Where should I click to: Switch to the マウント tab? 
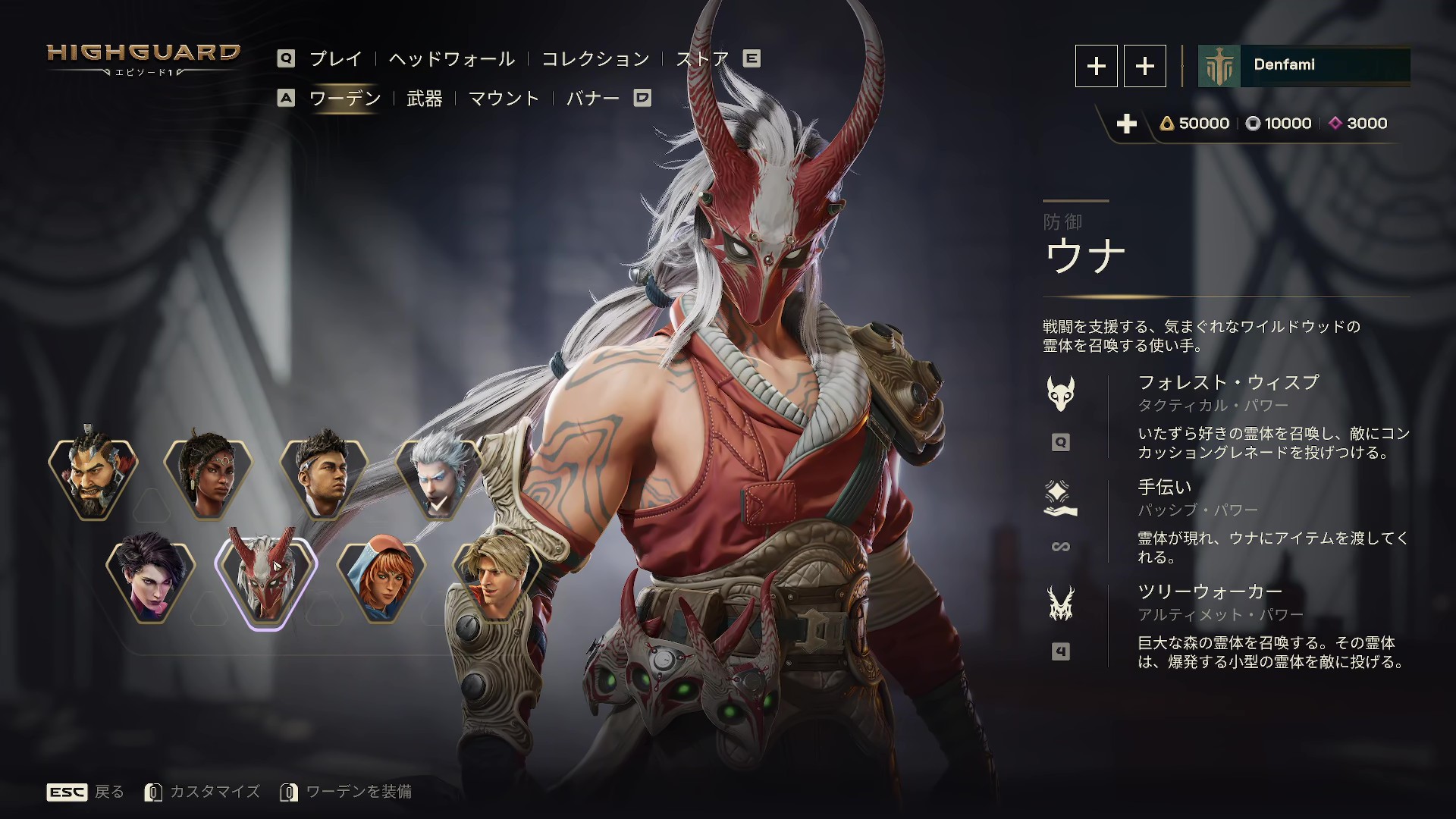(x=506, y=99)
